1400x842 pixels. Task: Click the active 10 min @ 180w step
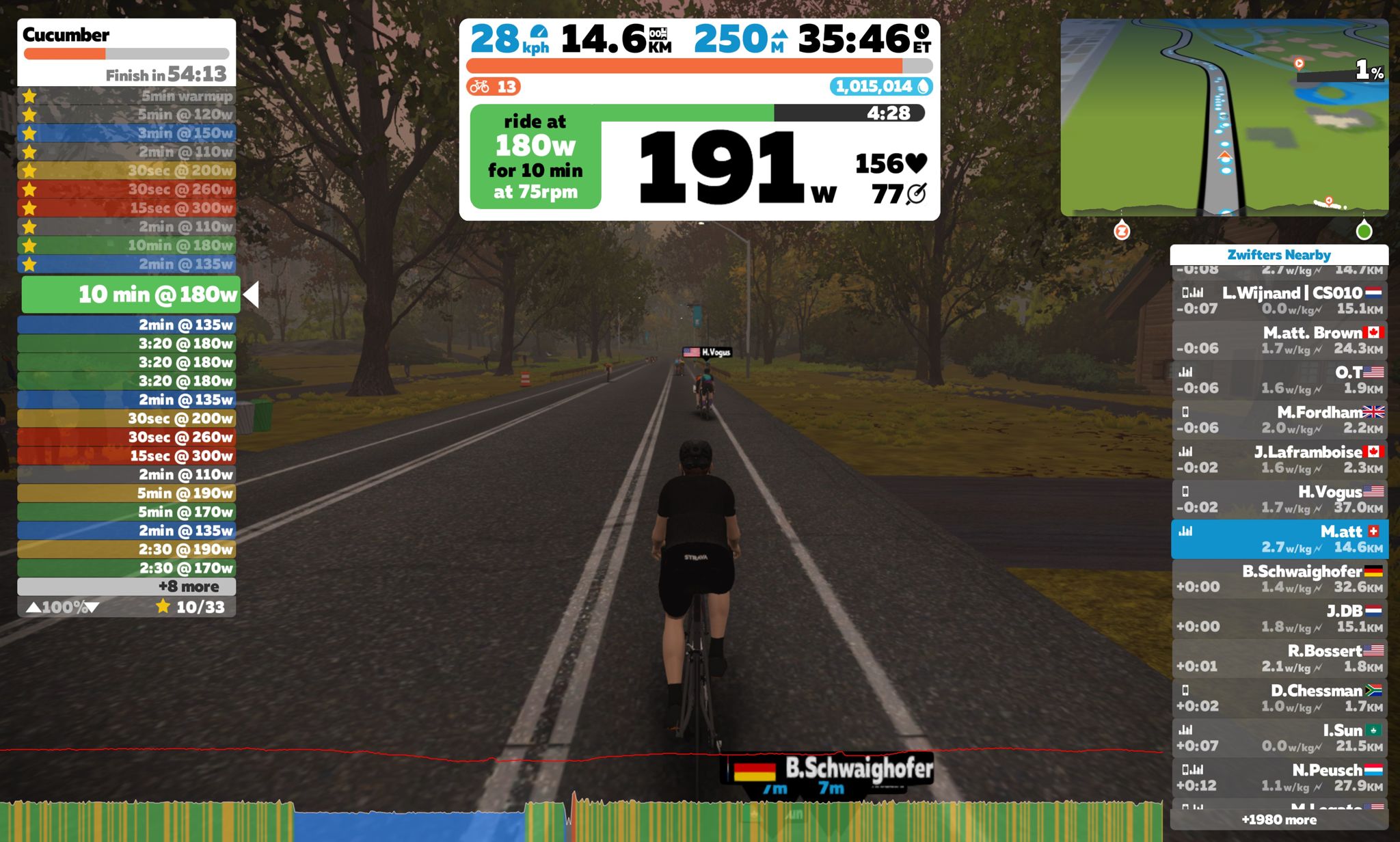[x=131, y=295]
